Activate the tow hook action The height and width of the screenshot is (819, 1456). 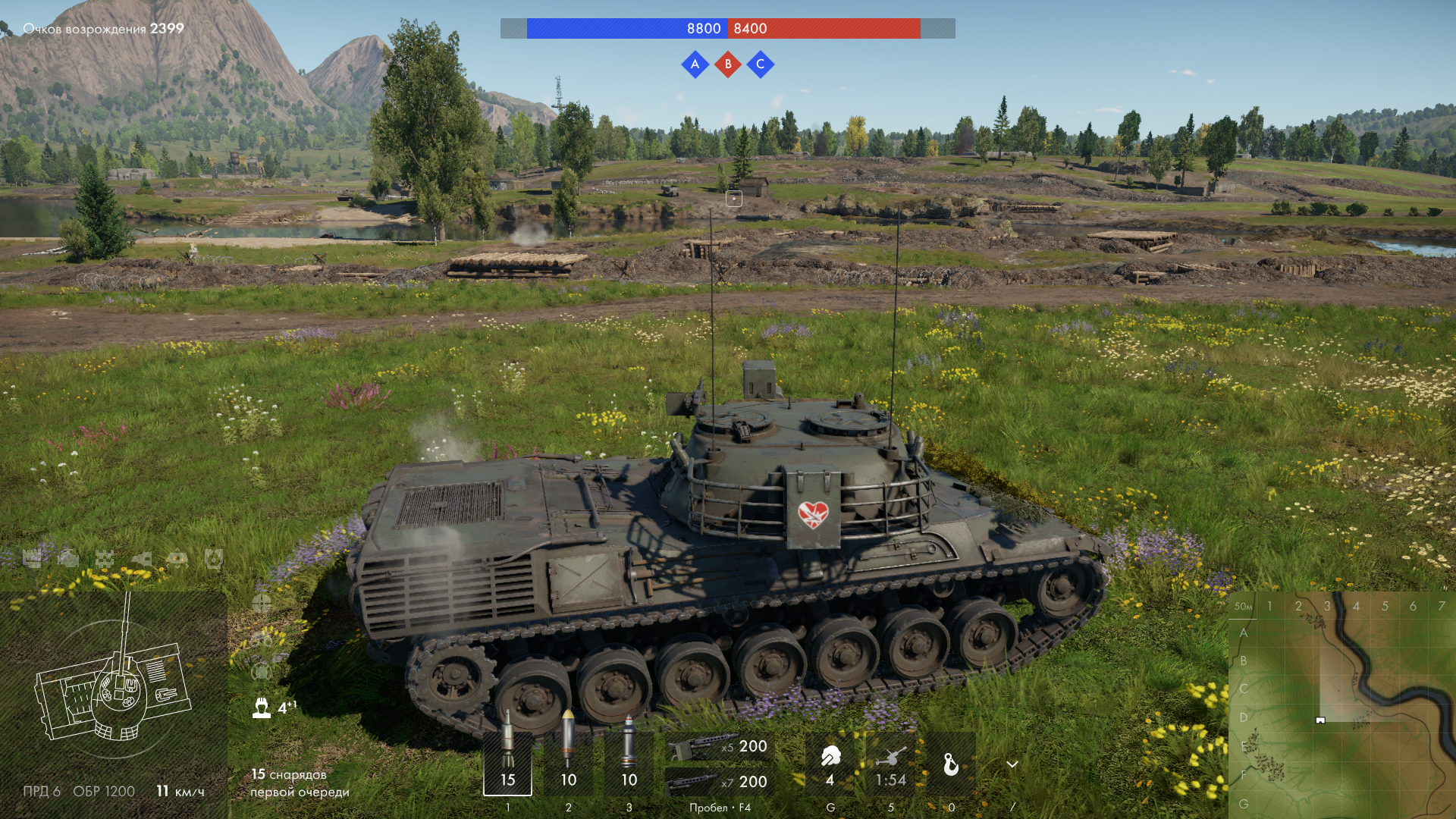point(951,764)
